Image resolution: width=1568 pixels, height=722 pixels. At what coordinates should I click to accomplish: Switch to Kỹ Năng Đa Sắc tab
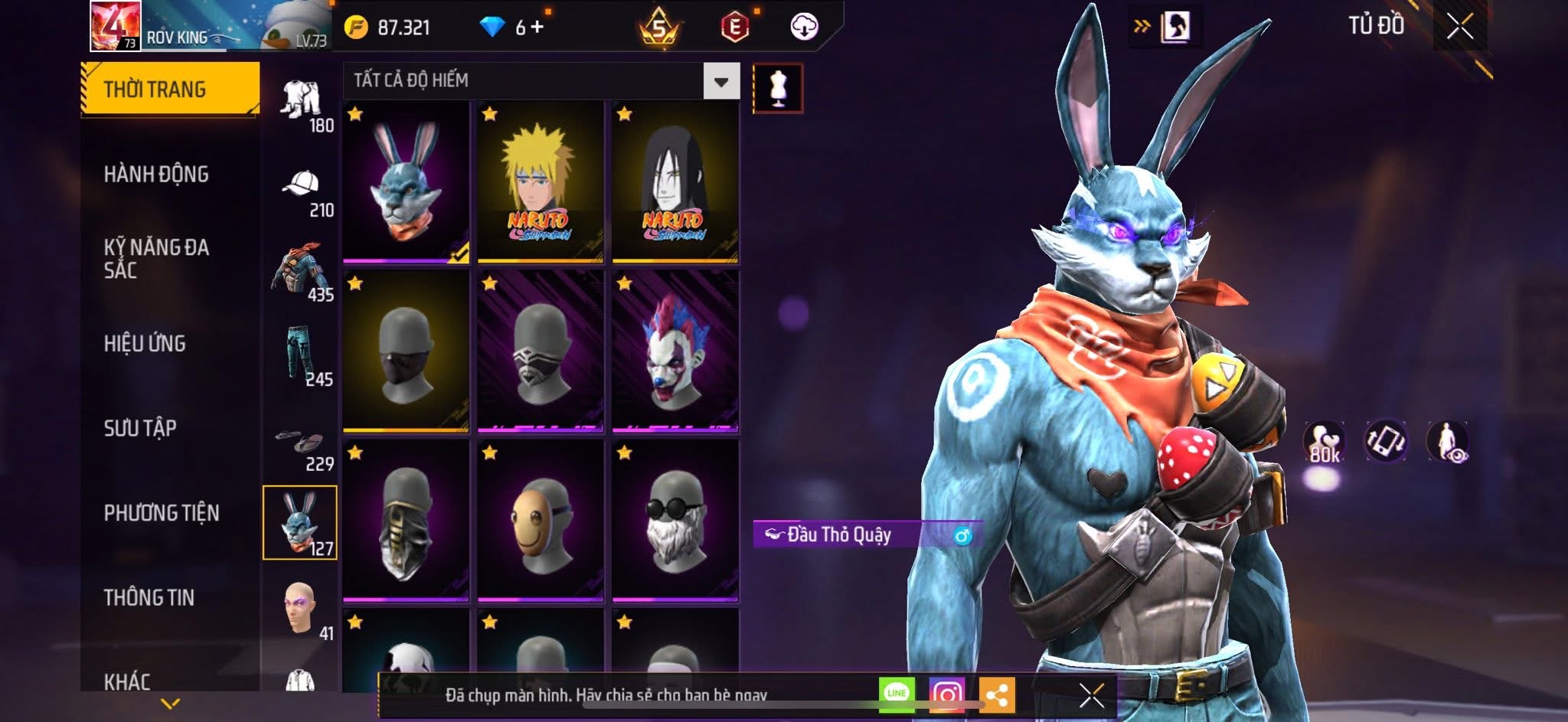pos(156,259)
